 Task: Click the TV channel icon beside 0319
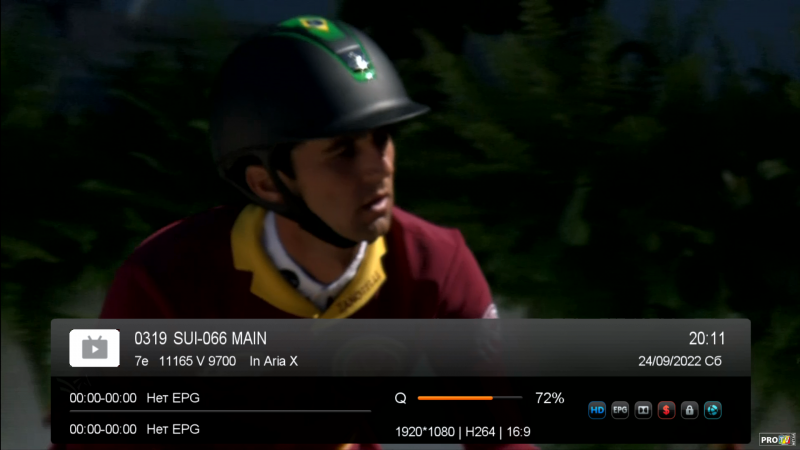tap(94, 347)
